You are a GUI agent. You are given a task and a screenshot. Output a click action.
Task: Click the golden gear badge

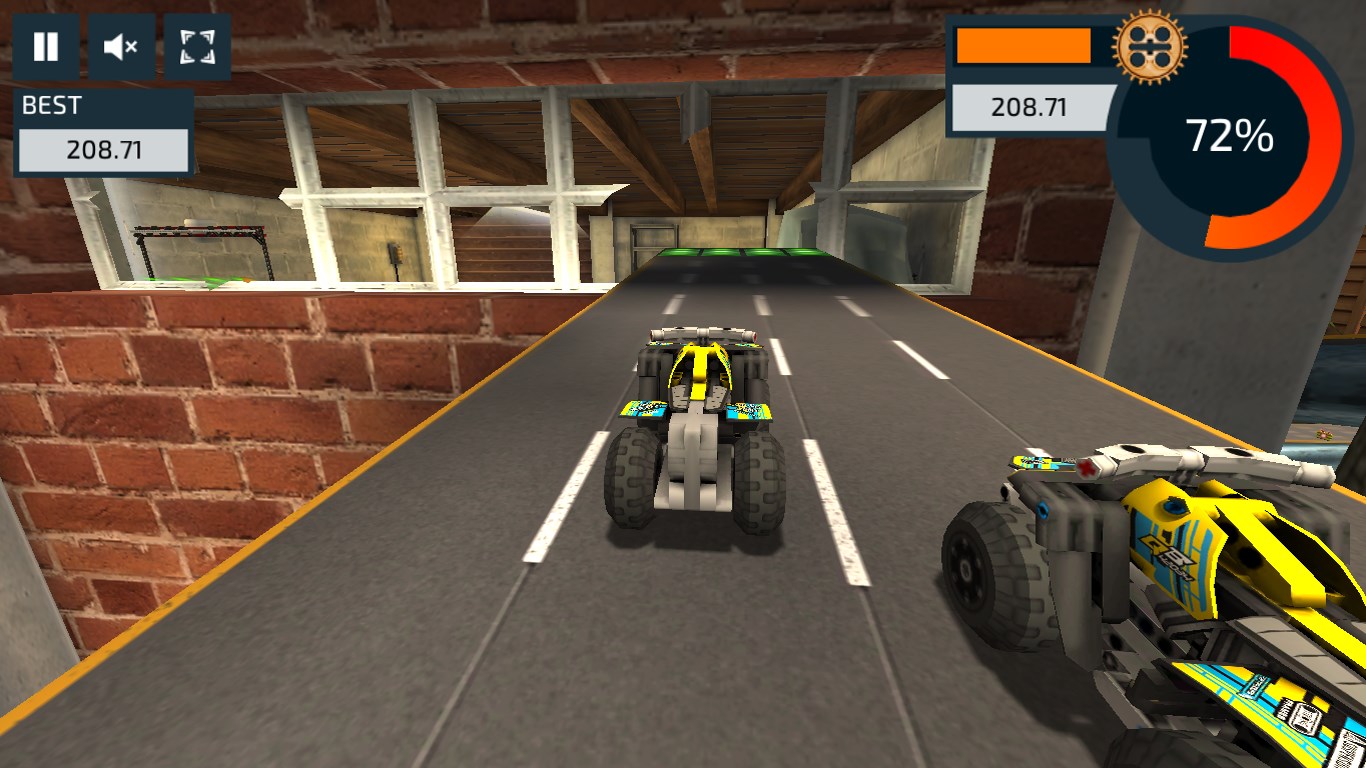[x=1148, y=45]
